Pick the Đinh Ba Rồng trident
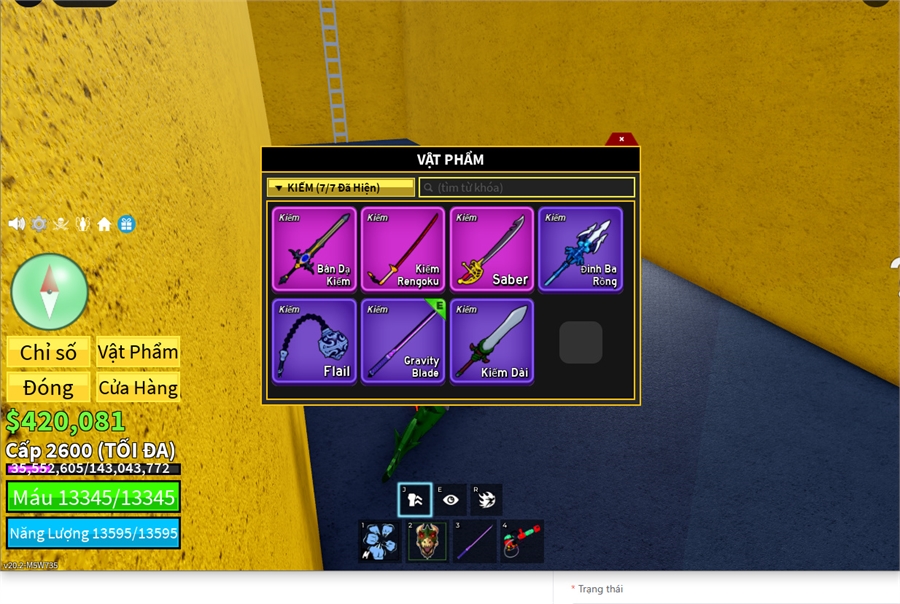 [x=581, y=249]
